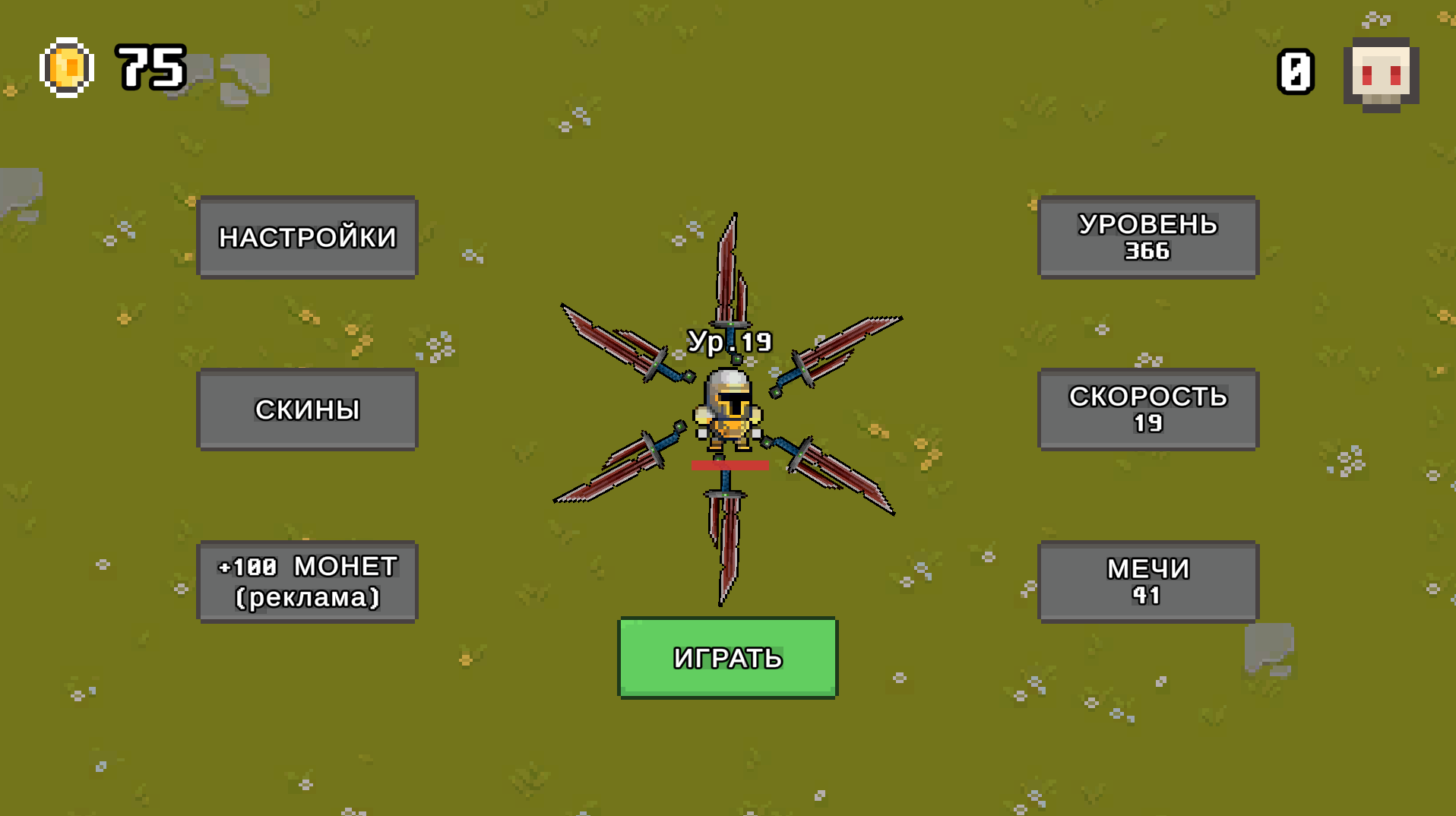
Task: Click the Ур.19 level label
Action: pyautogui.click(x=730, y=342)
